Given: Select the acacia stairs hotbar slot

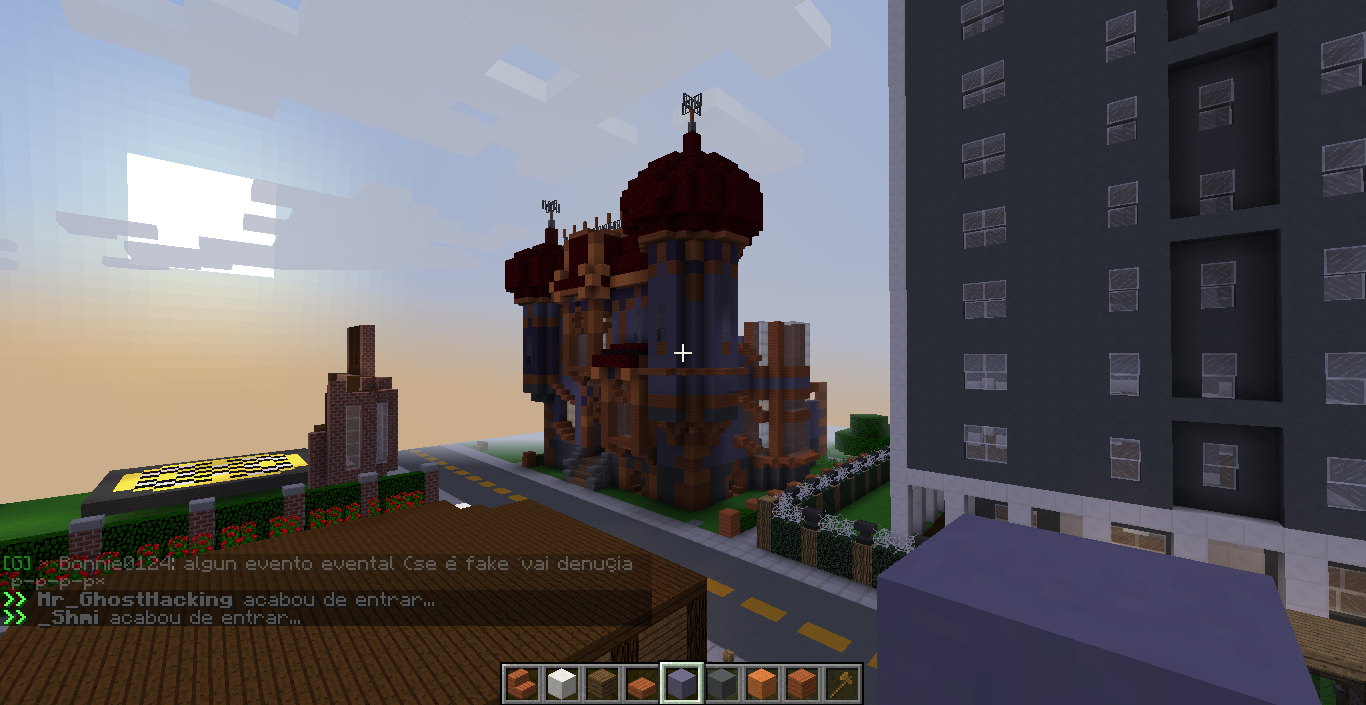Looking at the screenshot, I should [x=522, y=684].
